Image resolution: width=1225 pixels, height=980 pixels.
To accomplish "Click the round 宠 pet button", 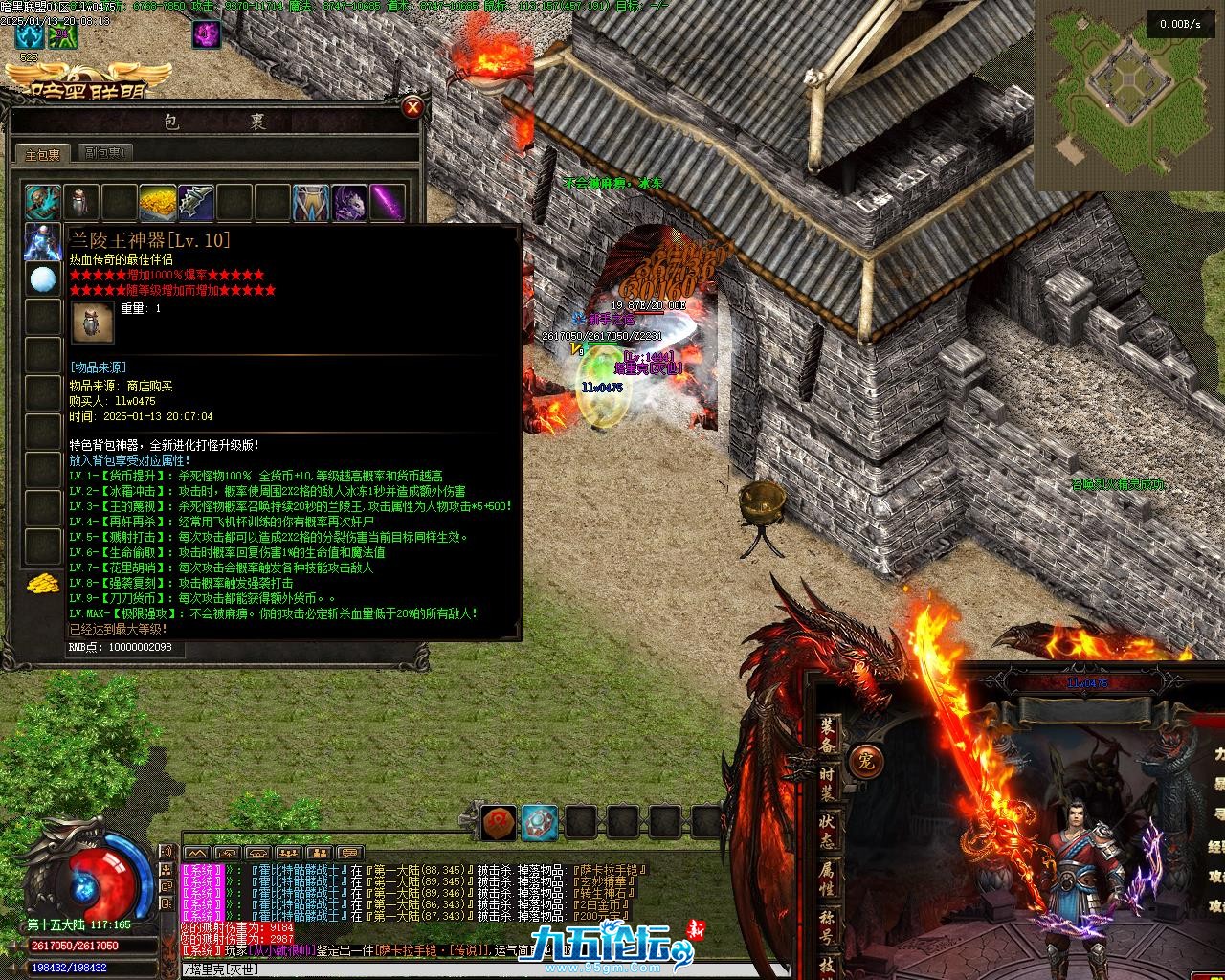I will (866, 761).
